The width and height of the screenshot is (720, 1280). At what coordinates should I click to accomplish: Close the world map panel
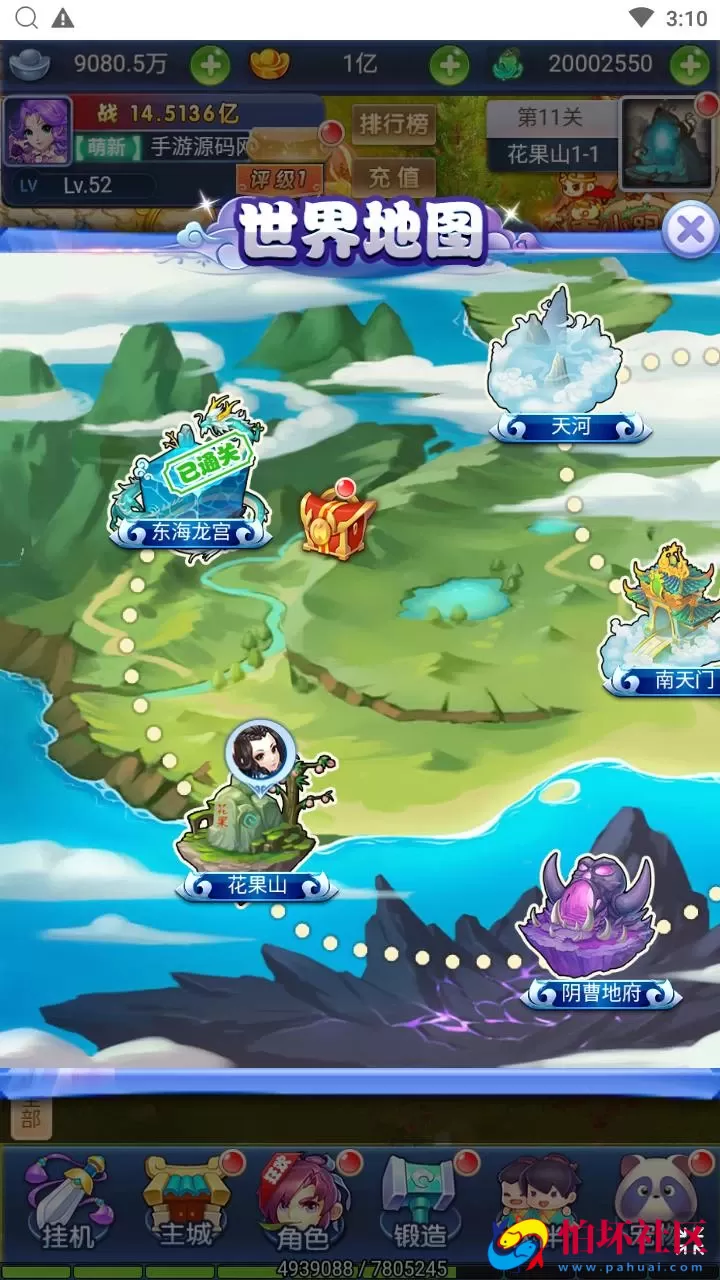(690, 231)
